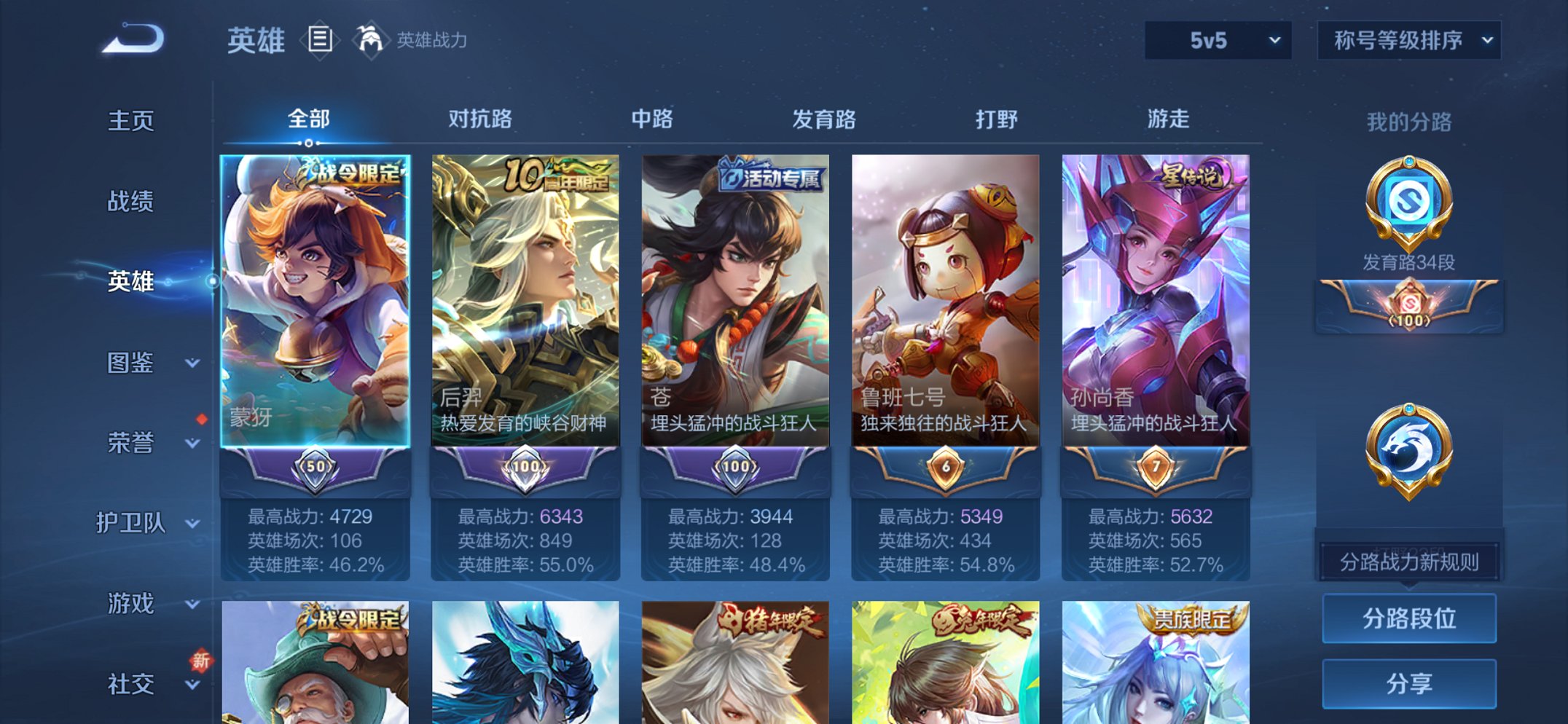Click the 英雄战力 hero power icon

(x=370, y=40)
